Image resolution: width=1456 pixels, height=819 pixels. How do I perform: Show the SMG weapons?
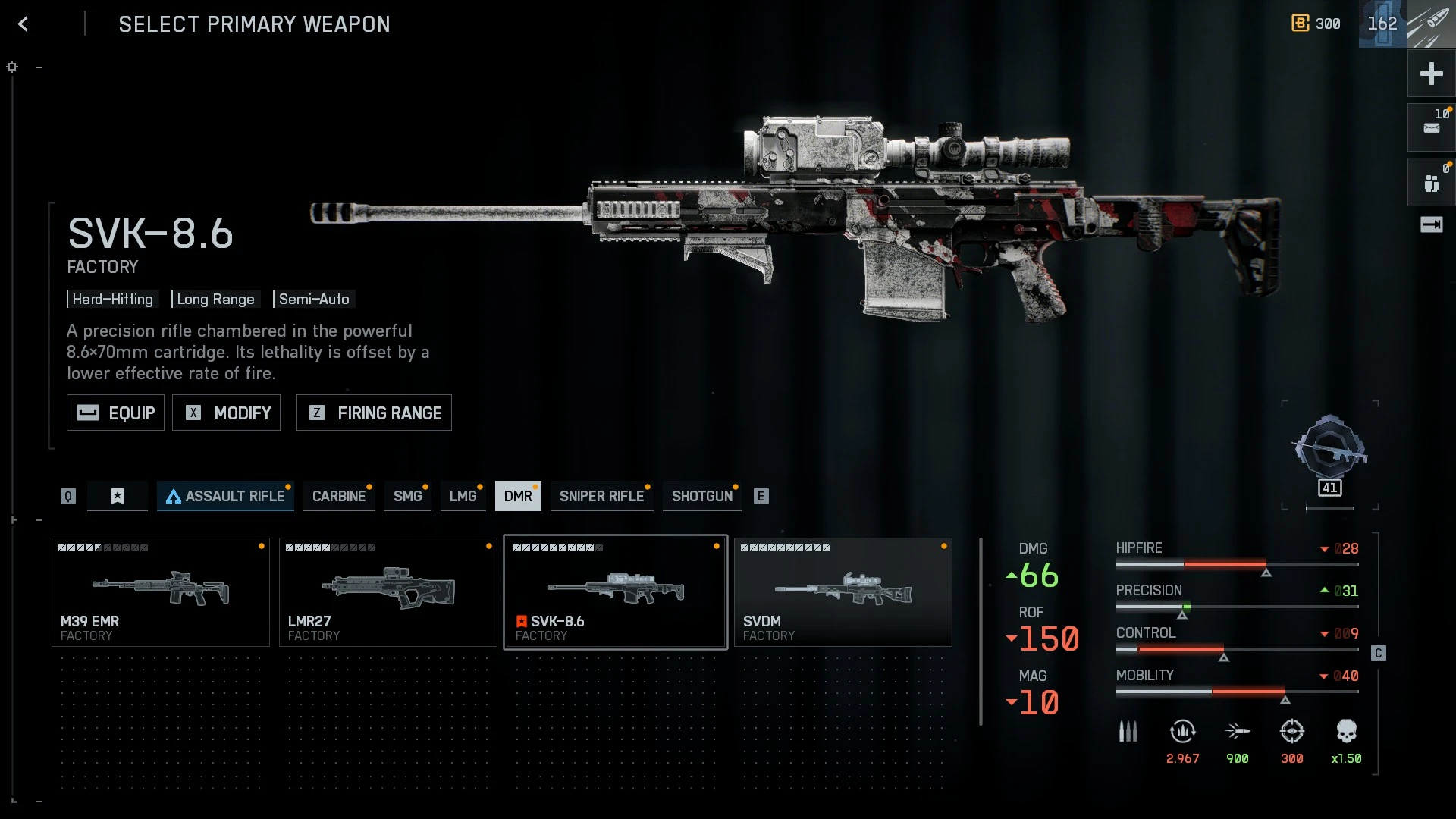tap(407, 496)
